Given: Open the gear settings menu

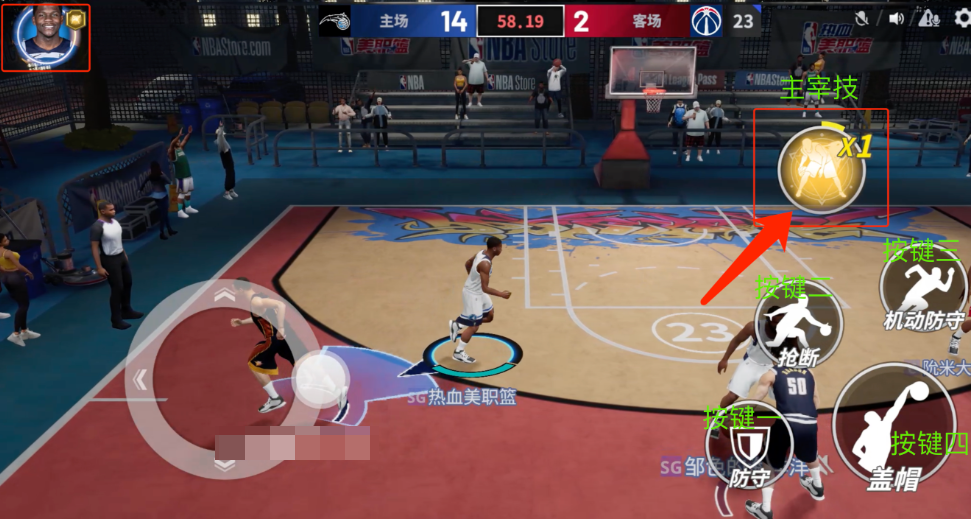Looking at the screenshot, I should tap(961, 19).
